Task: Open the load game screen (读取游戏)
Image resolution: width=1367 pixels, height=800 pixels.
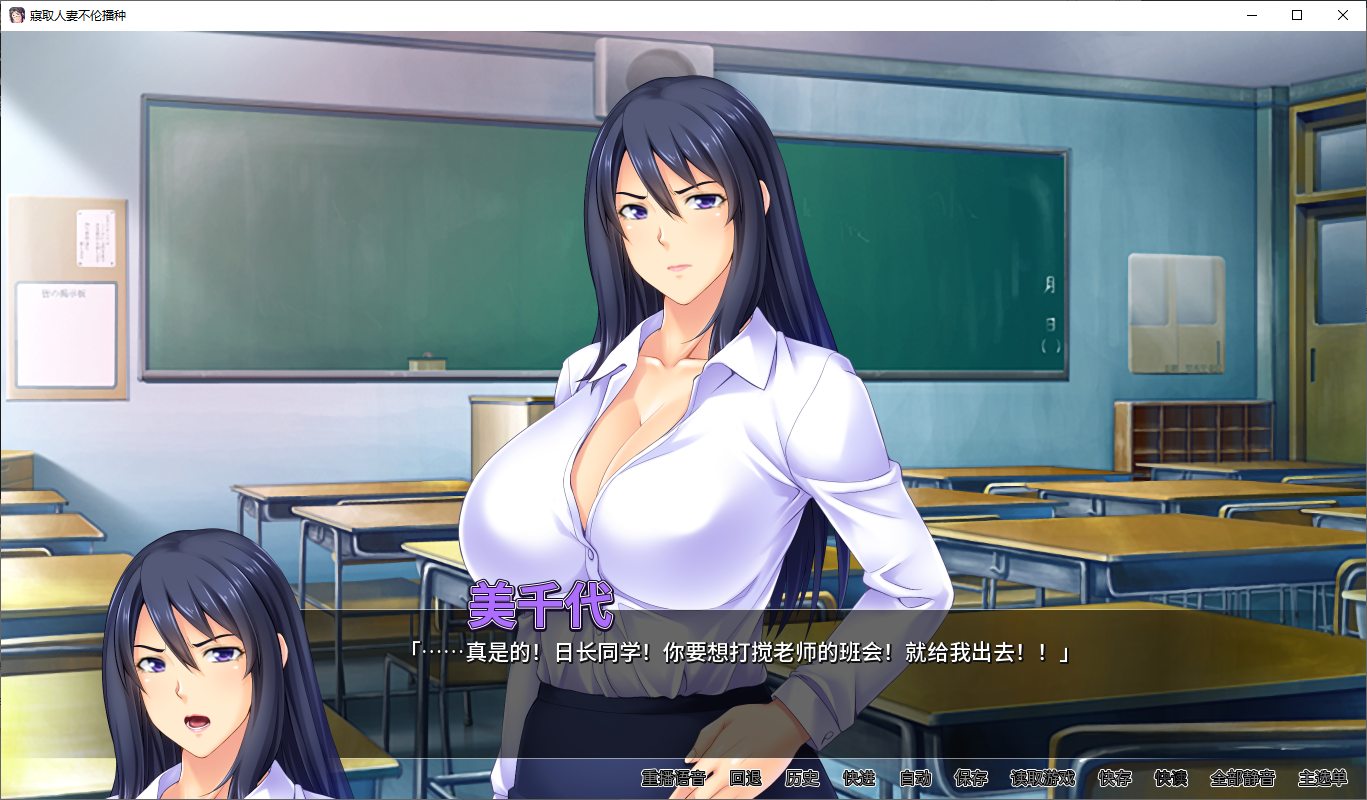Action: click(x=1042, y=778)
